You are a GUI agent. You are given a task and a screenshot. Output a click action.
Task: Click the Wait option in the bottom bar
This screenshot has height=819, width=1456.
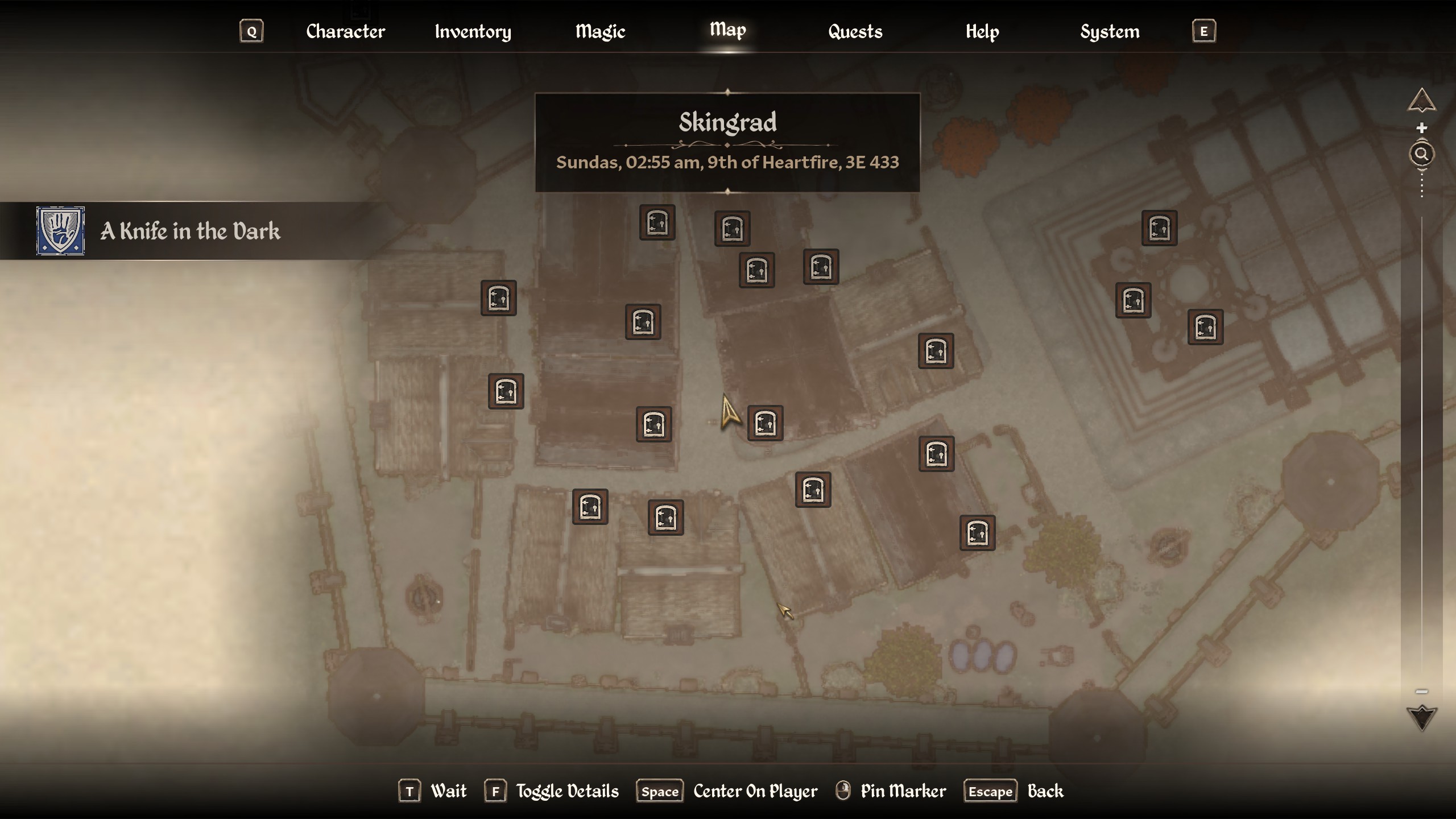point(448,791)
